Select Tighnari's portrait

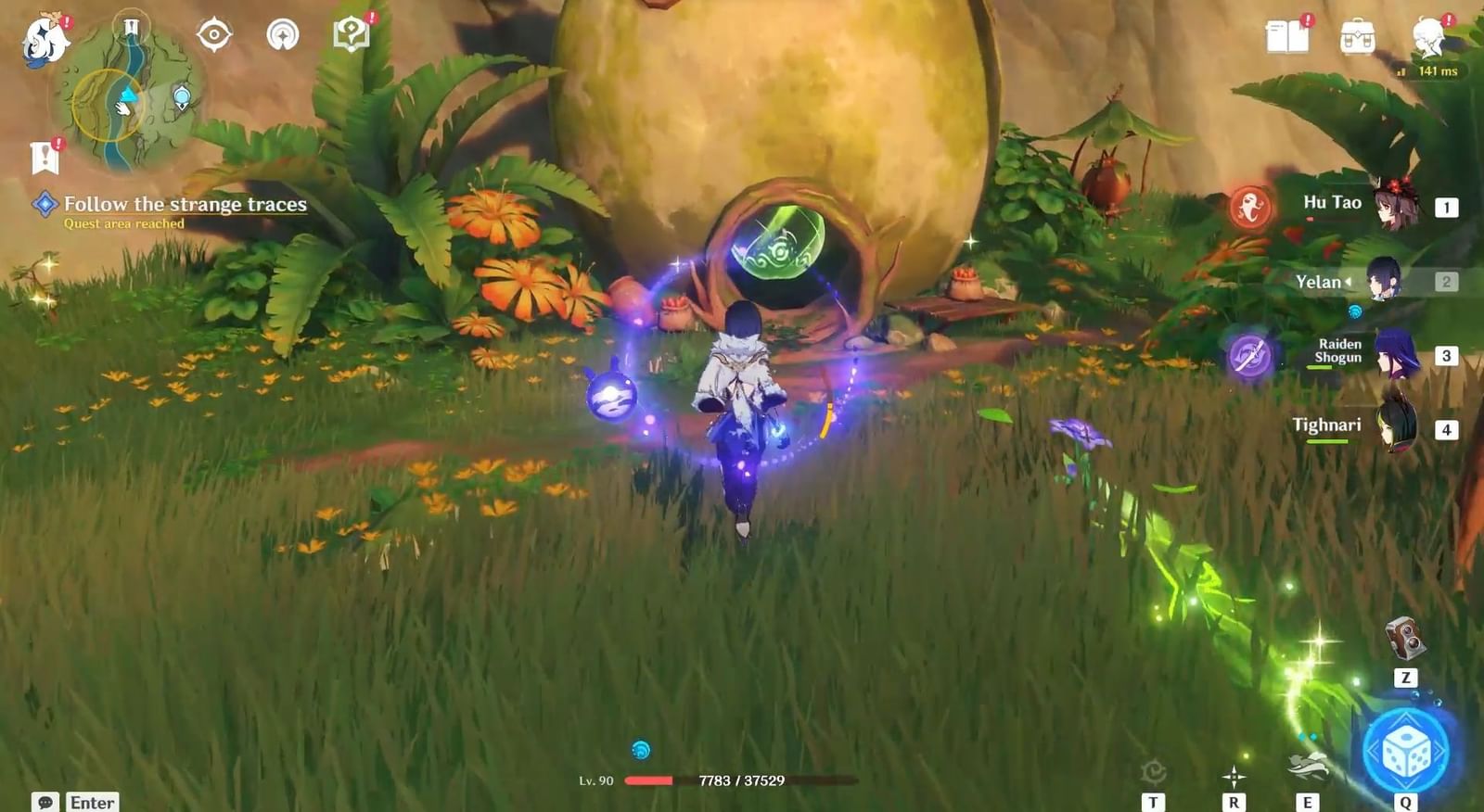(1396, 426)
